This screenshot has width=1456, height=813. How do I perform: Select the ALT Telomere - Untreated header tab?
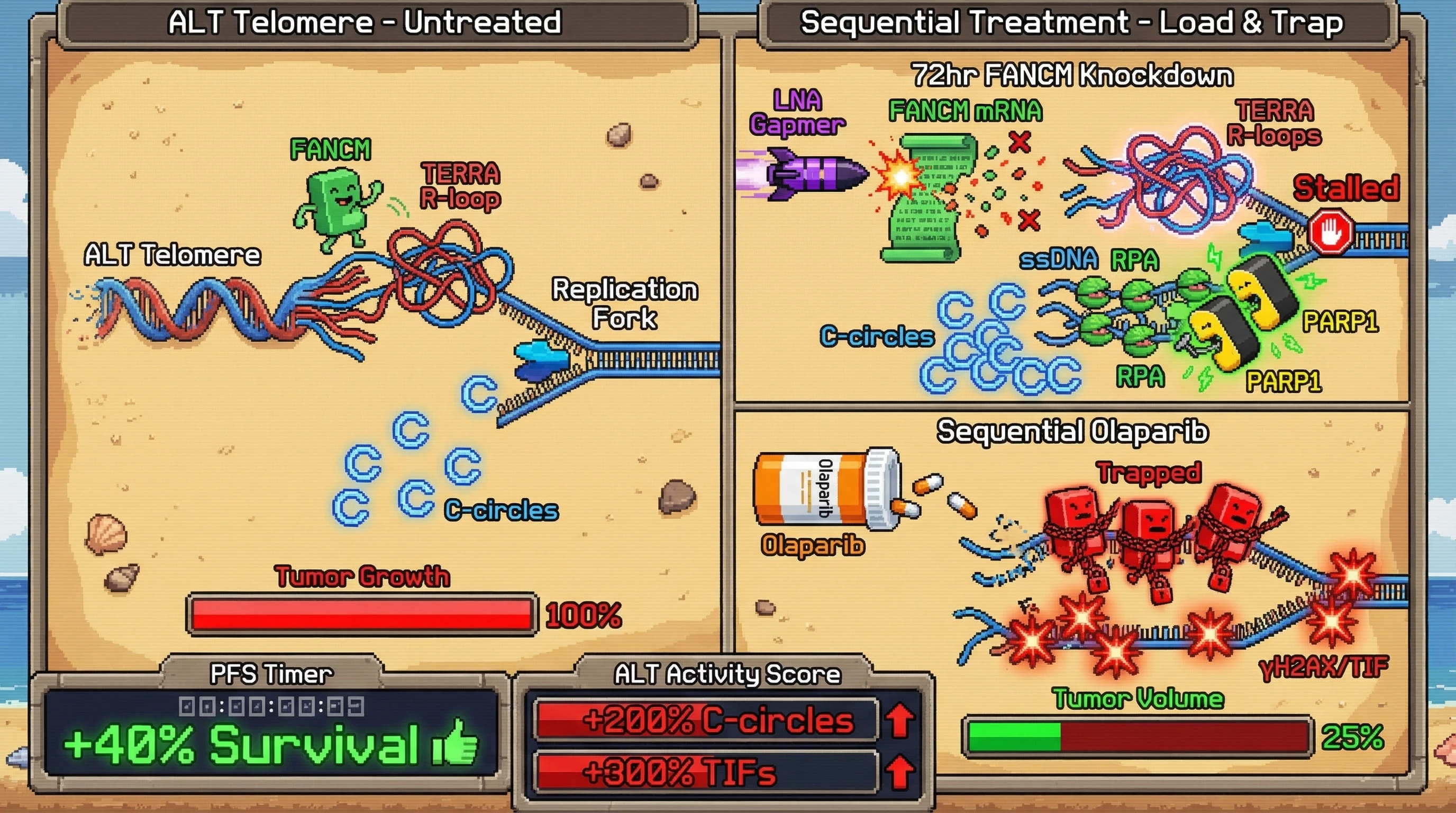[x=365, y=23]
